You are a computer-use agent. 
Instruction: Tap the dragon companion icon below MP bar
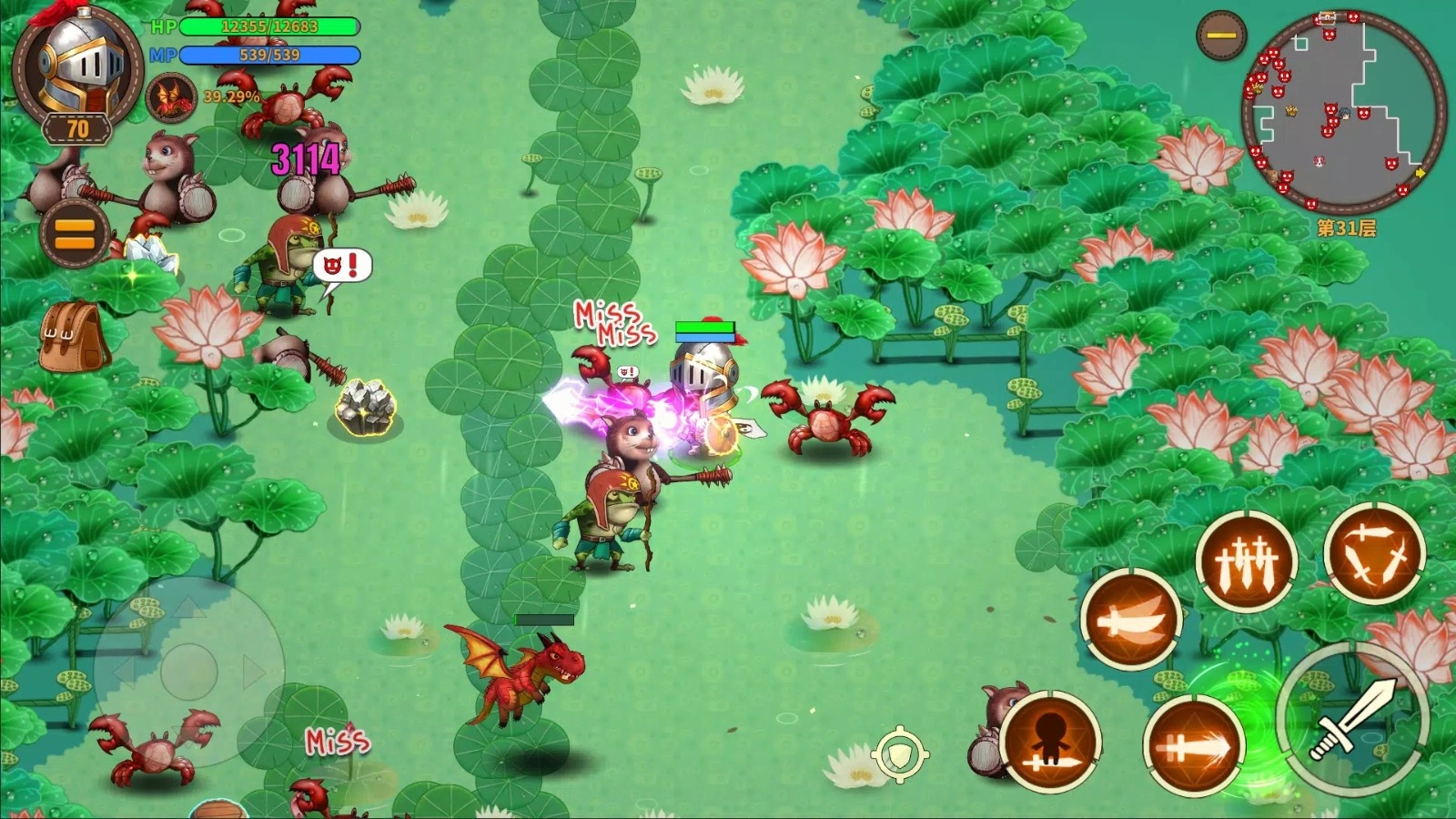pos(172,97)
